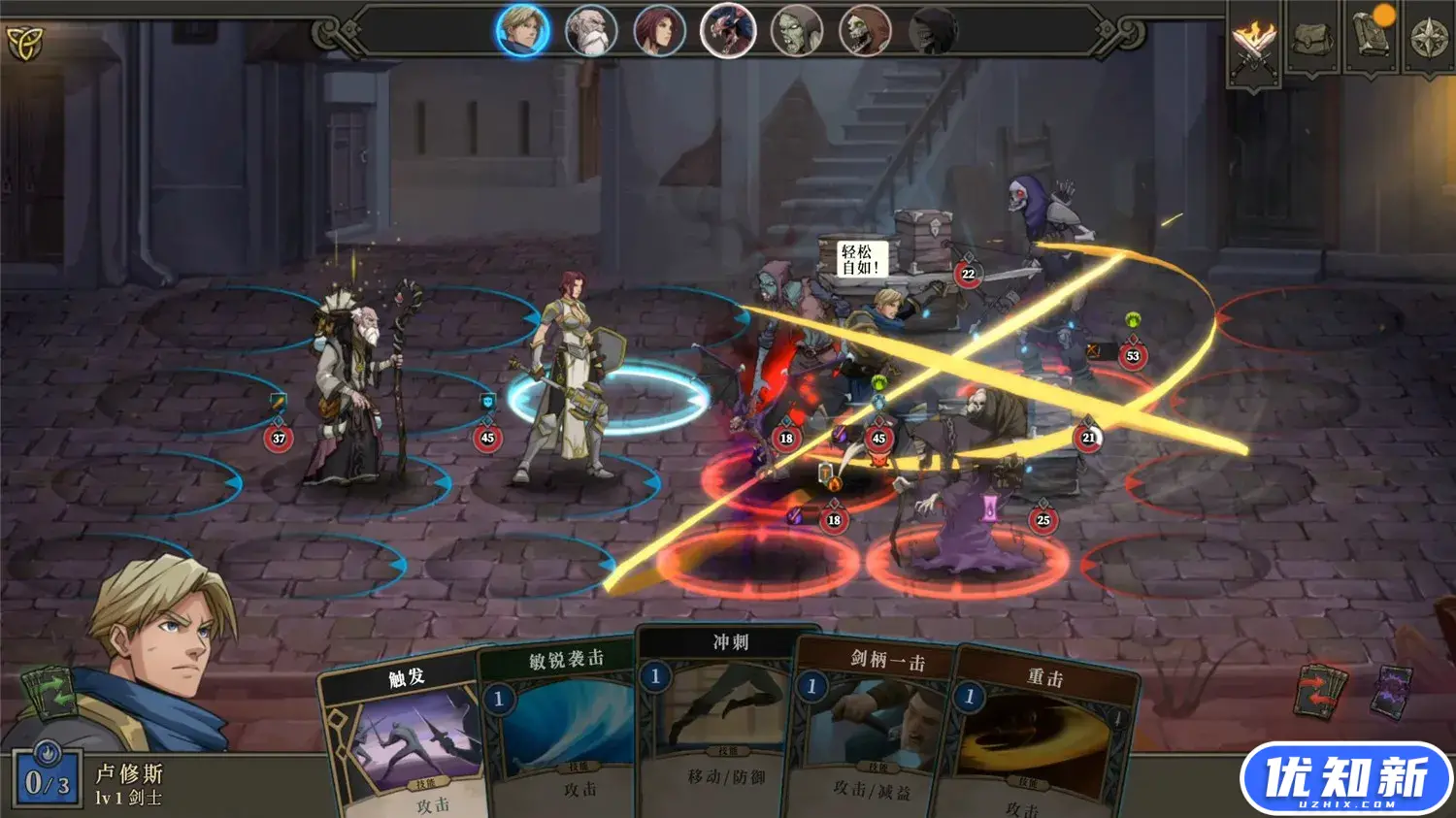View the green-arrow draw pile
The image size is (1456, 818).
pos(47,692)
